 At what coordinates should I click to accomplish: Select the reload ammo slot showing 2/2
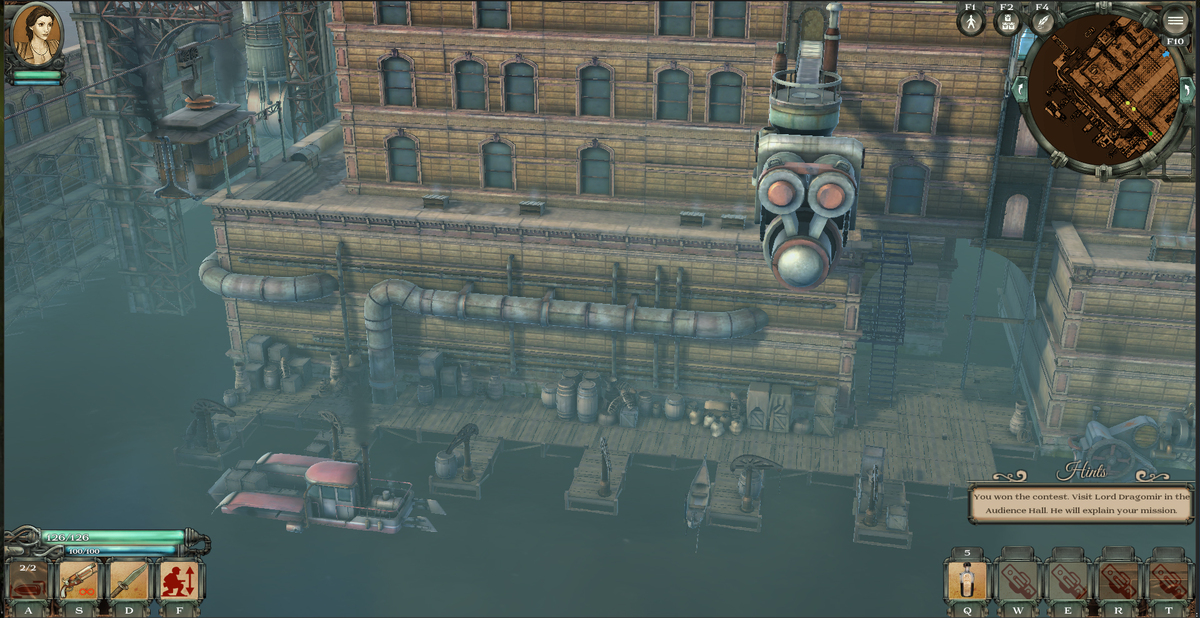[28, 582]
